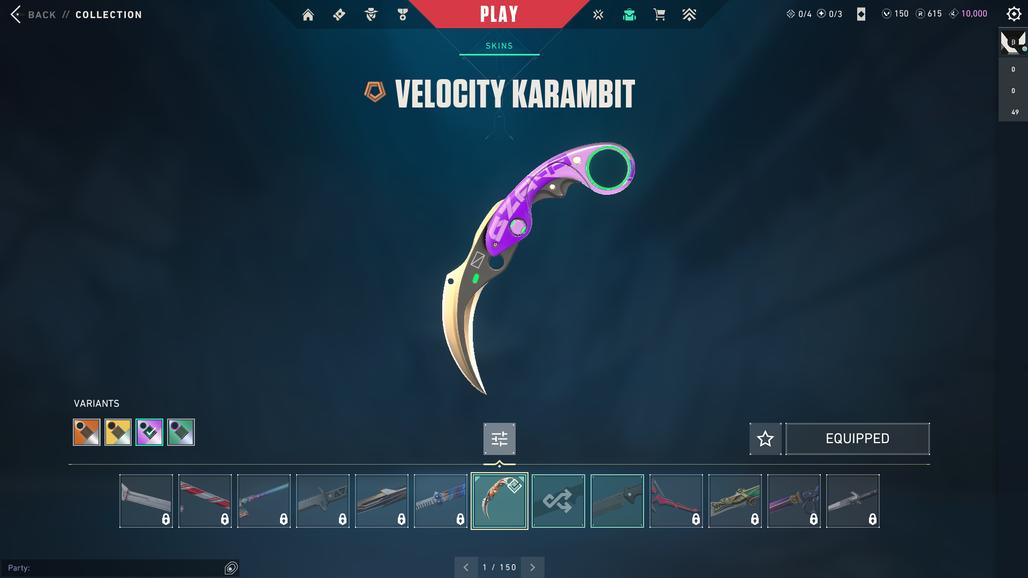1028x578 pixels.
Task: Select the shuffle random skin tile
Action: coord(558,501)
